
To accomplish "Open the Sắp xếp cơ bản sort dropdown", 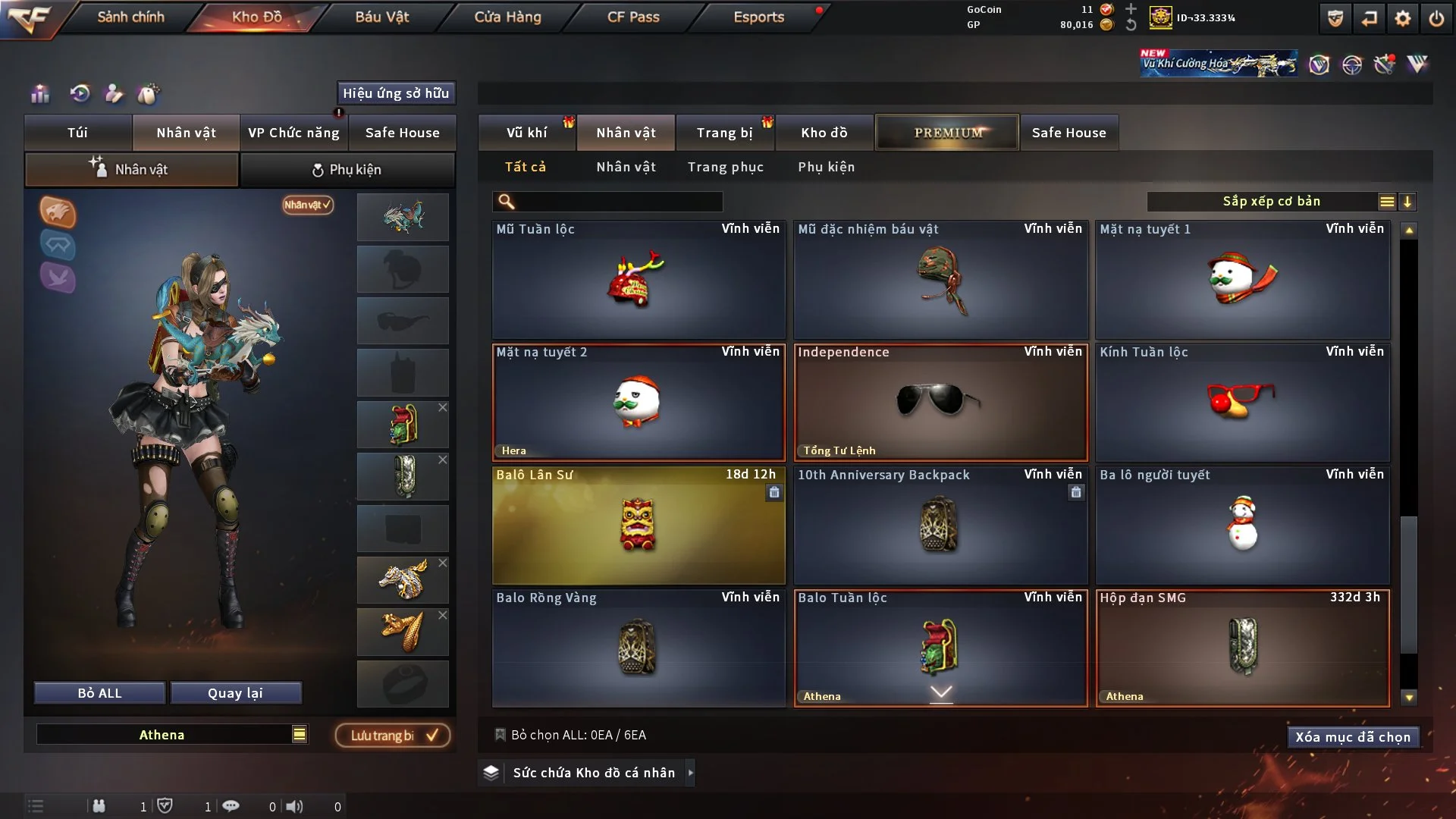I will pos(1271,202).
